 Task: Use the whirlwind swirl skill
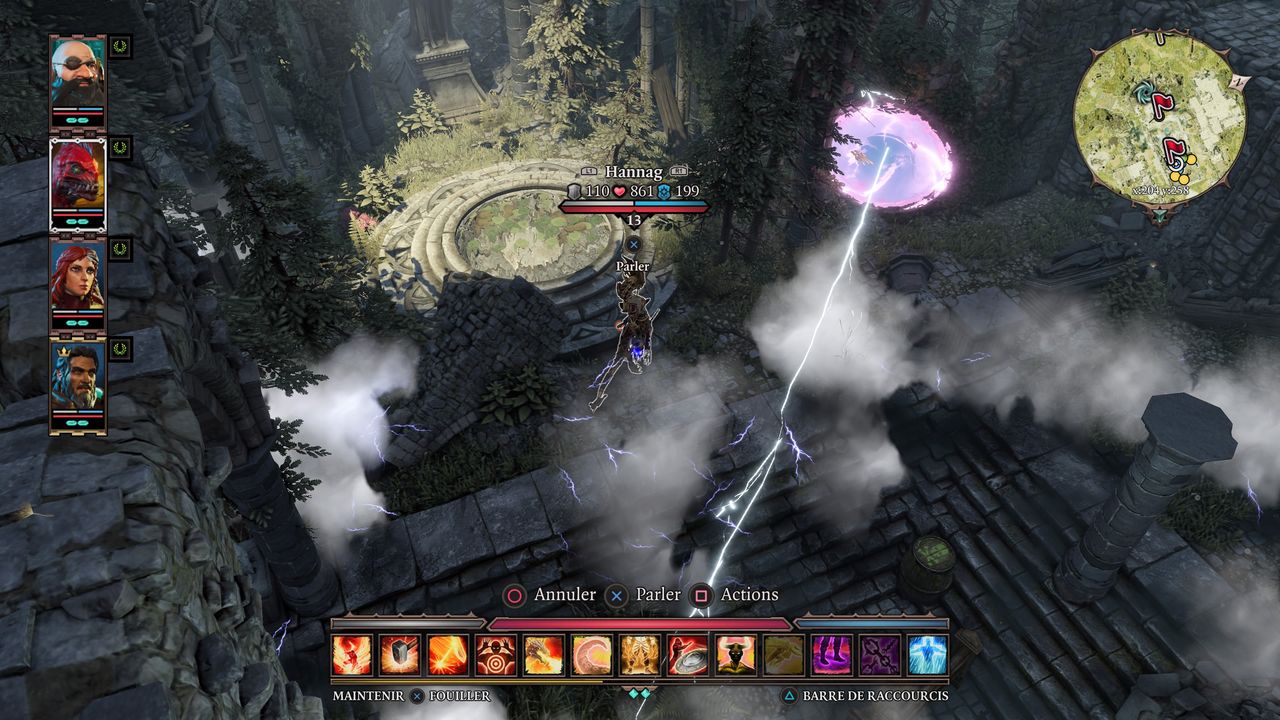point(592,655)
